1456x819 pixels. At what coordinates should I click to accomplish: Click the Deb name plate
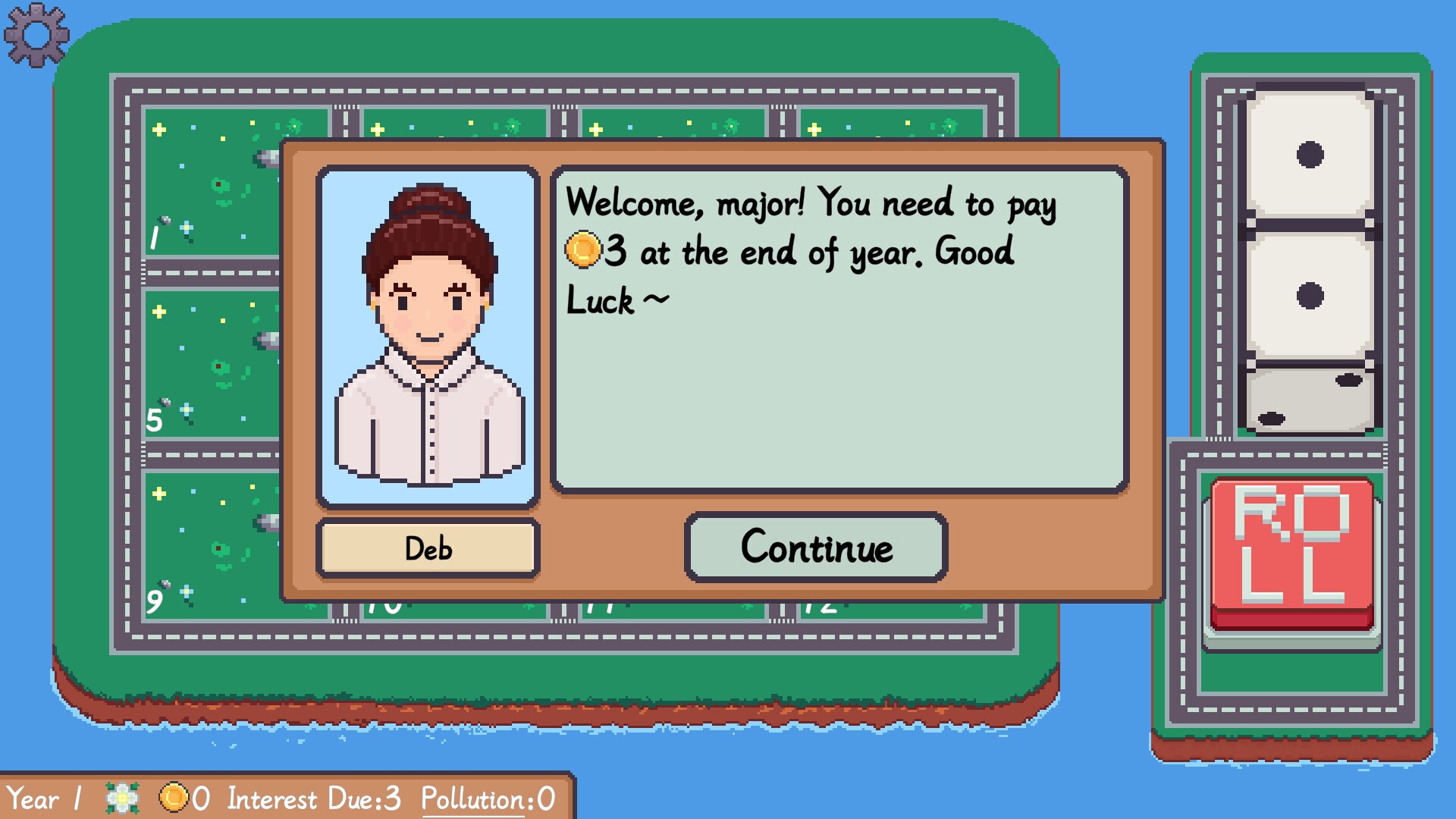(428, 548)
